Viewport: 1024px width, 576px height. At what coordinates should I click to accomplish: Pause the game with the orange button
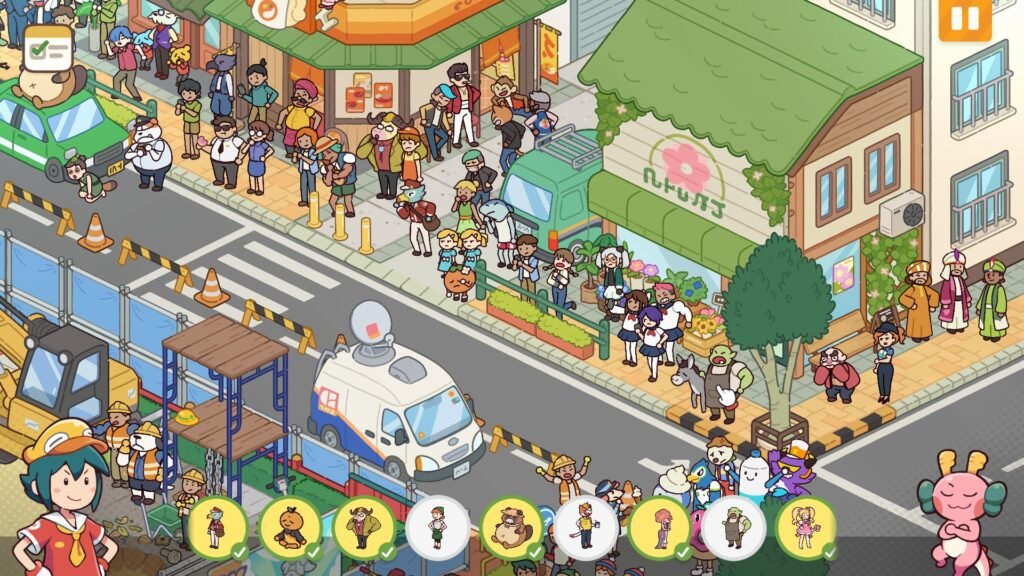tap(965, 19)
